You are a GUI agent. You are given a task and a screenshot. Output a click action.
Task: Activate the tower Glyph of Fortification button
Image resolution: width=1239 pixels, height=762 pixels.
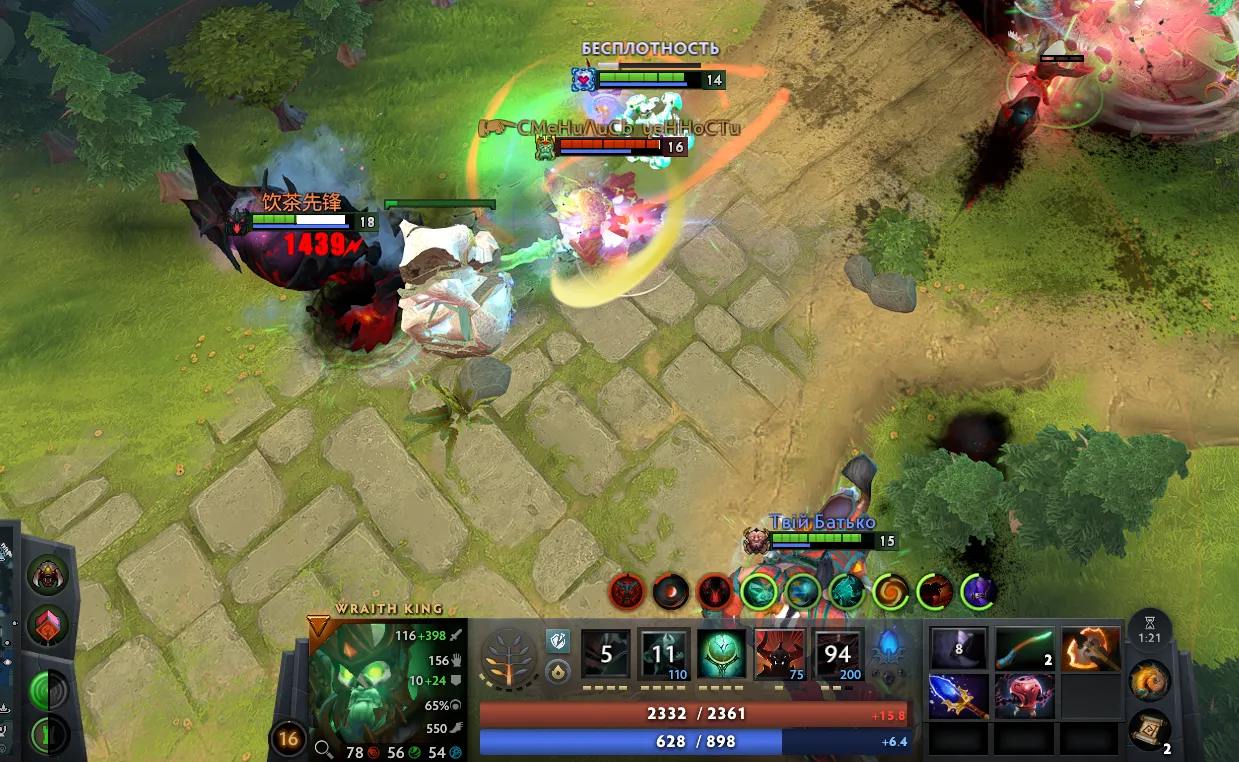[46, 735]
